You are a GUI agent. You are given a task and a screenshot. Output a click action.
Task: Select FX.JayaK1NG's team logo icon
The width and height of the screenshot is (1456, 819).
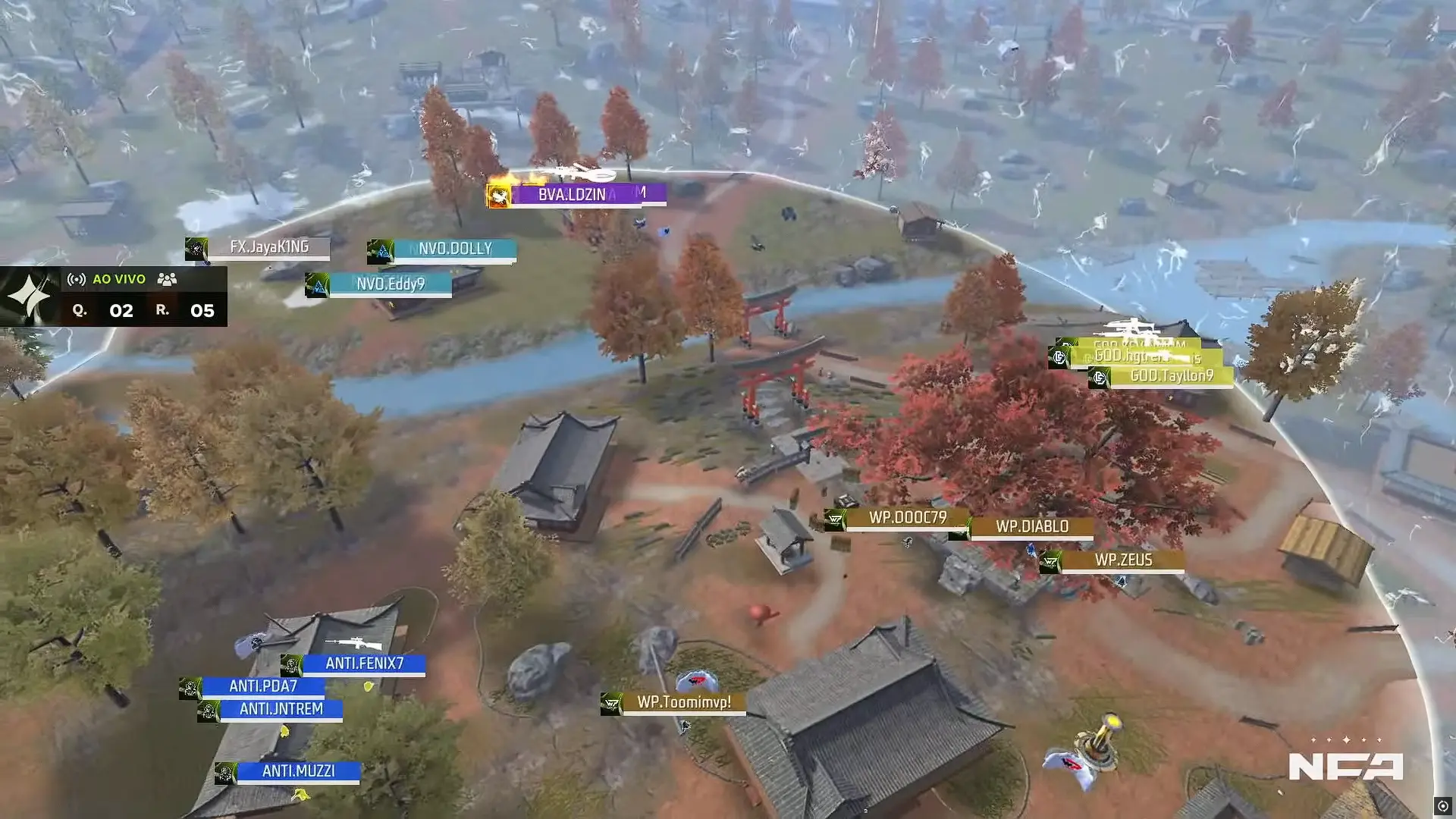199,247
